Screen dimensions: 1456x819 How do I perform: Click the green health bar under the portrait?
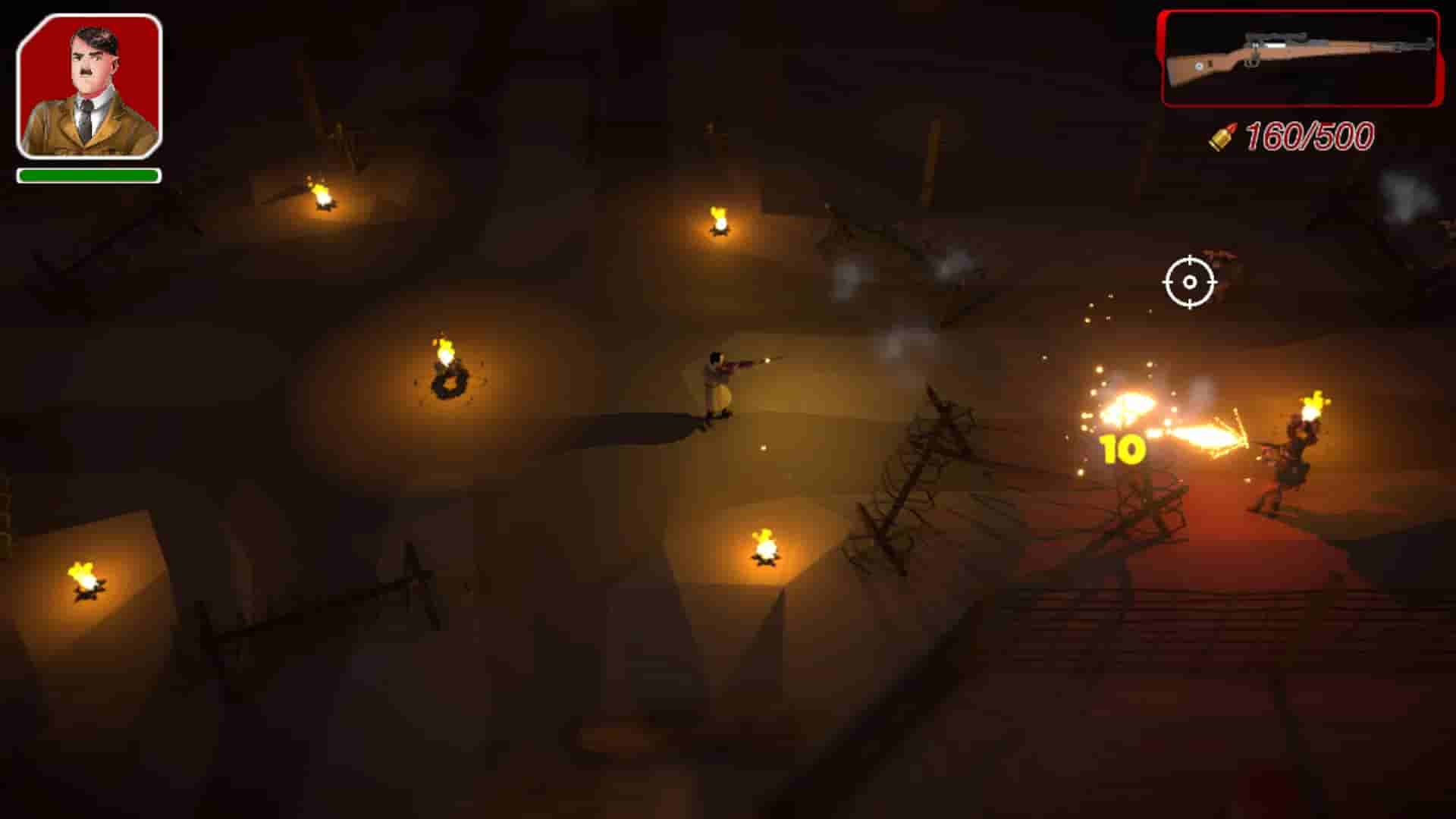coord(87,176)
